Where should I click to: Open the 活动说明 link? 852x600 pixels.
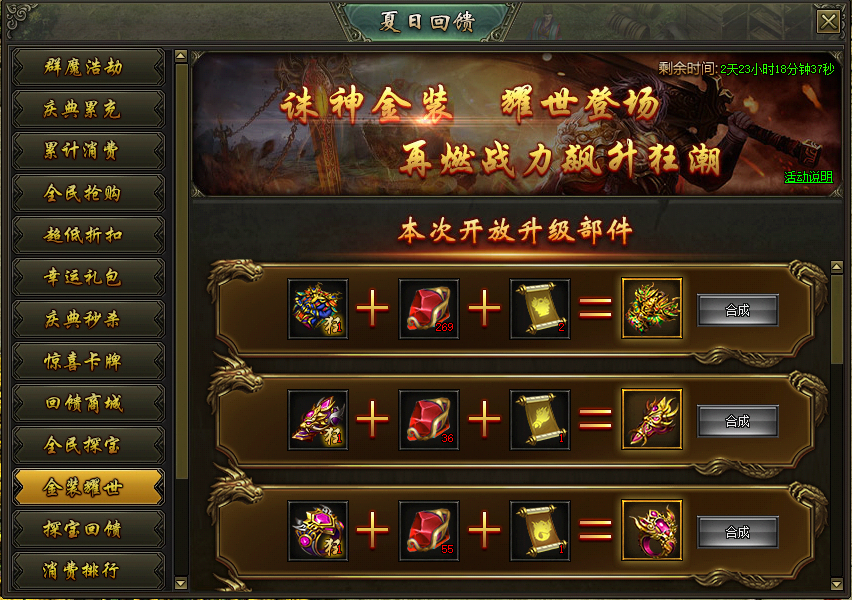click(807, 177)
